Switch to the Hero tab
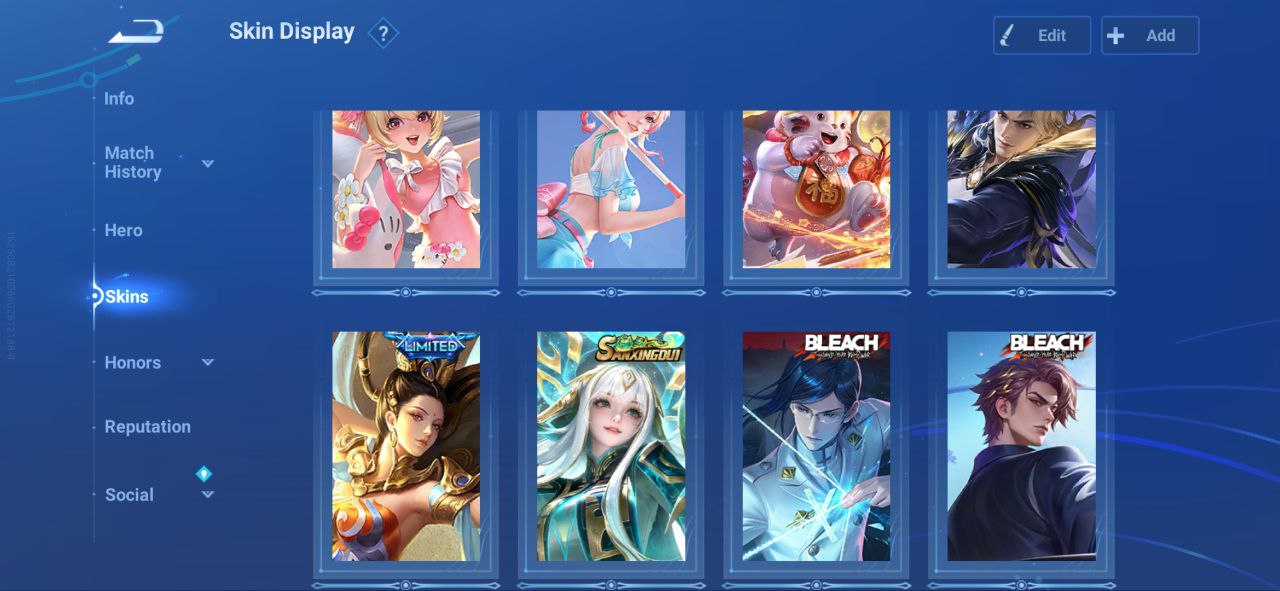 124,230
